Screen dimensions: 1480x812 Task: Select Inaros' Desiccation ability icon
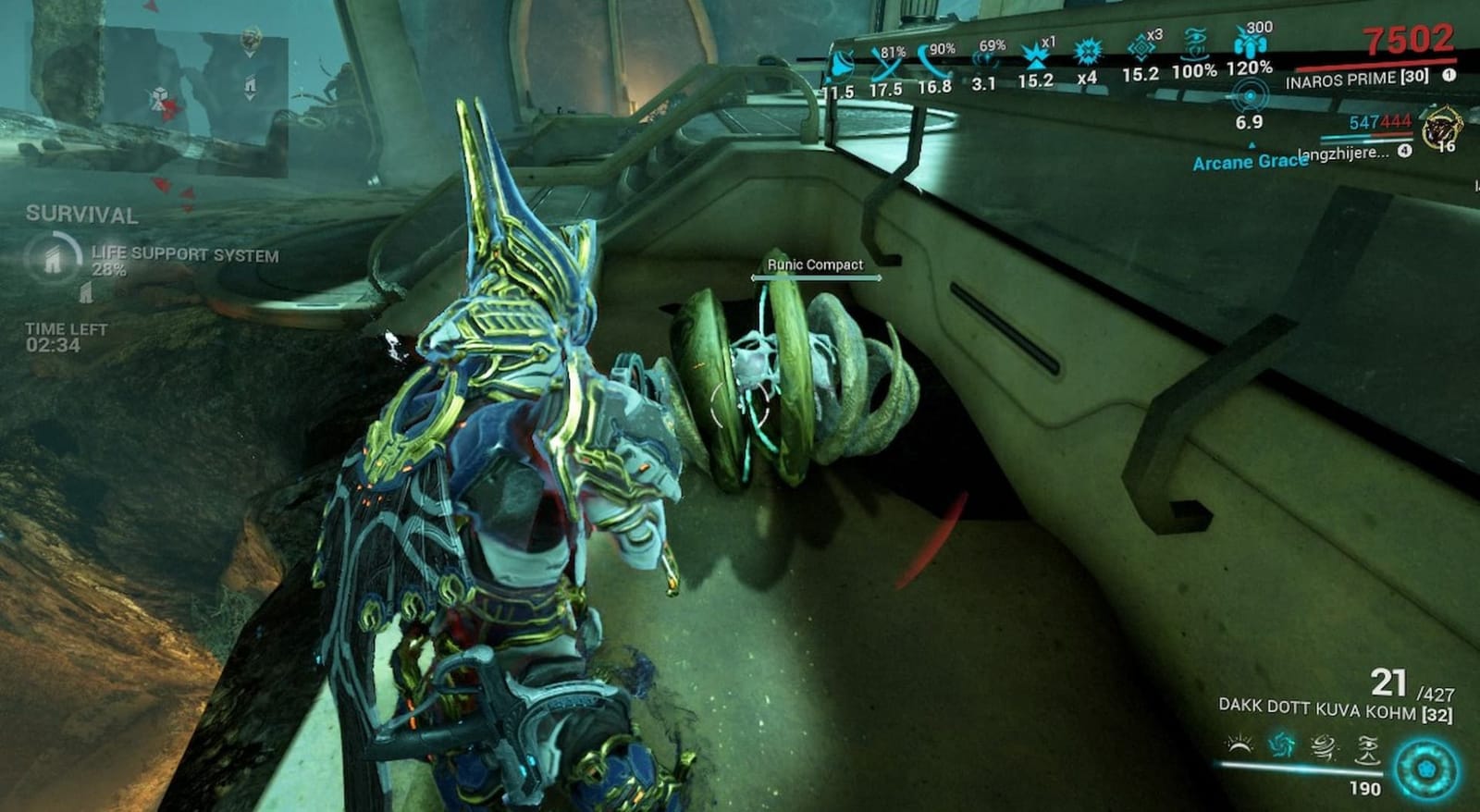[1239, 744]
